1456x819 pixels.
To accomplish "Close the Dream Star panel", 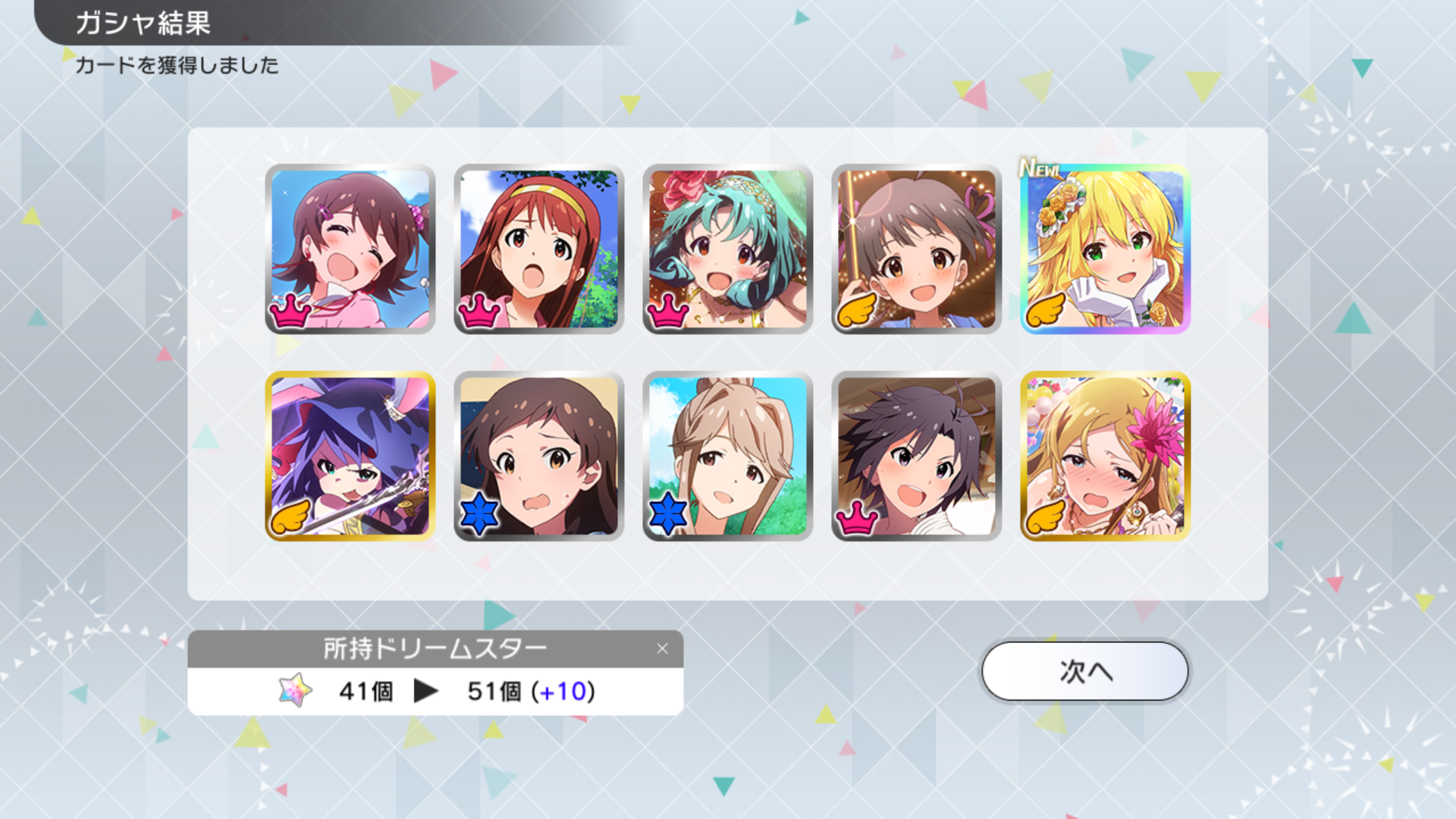I will click(662, 648).
